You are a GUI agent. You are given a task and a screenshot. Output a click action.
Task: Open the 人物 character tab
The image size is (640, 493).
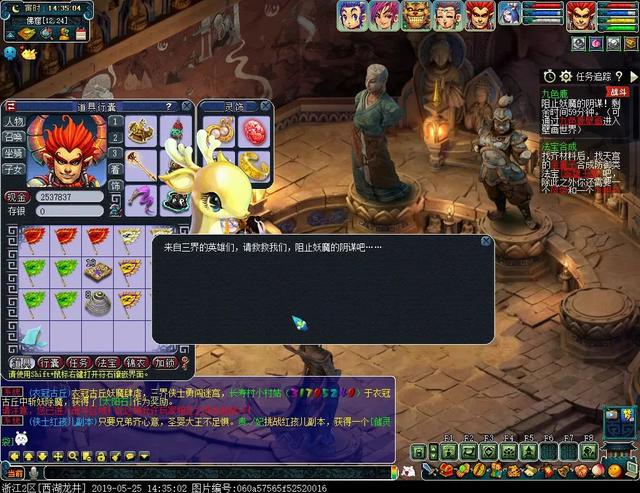pos(14,122)
